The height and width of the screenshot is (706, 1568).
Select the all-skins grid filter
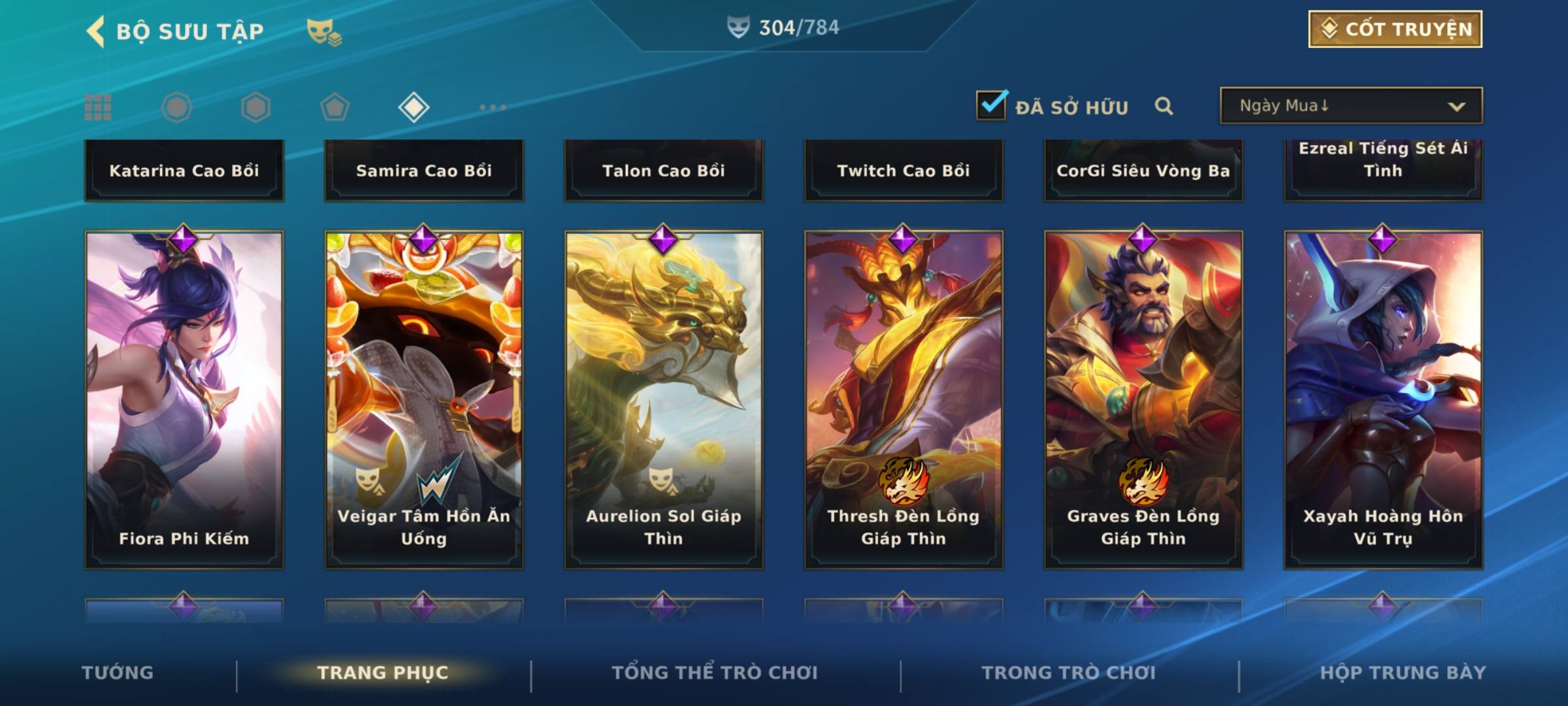pyautogui.click(x=98, y=107)
